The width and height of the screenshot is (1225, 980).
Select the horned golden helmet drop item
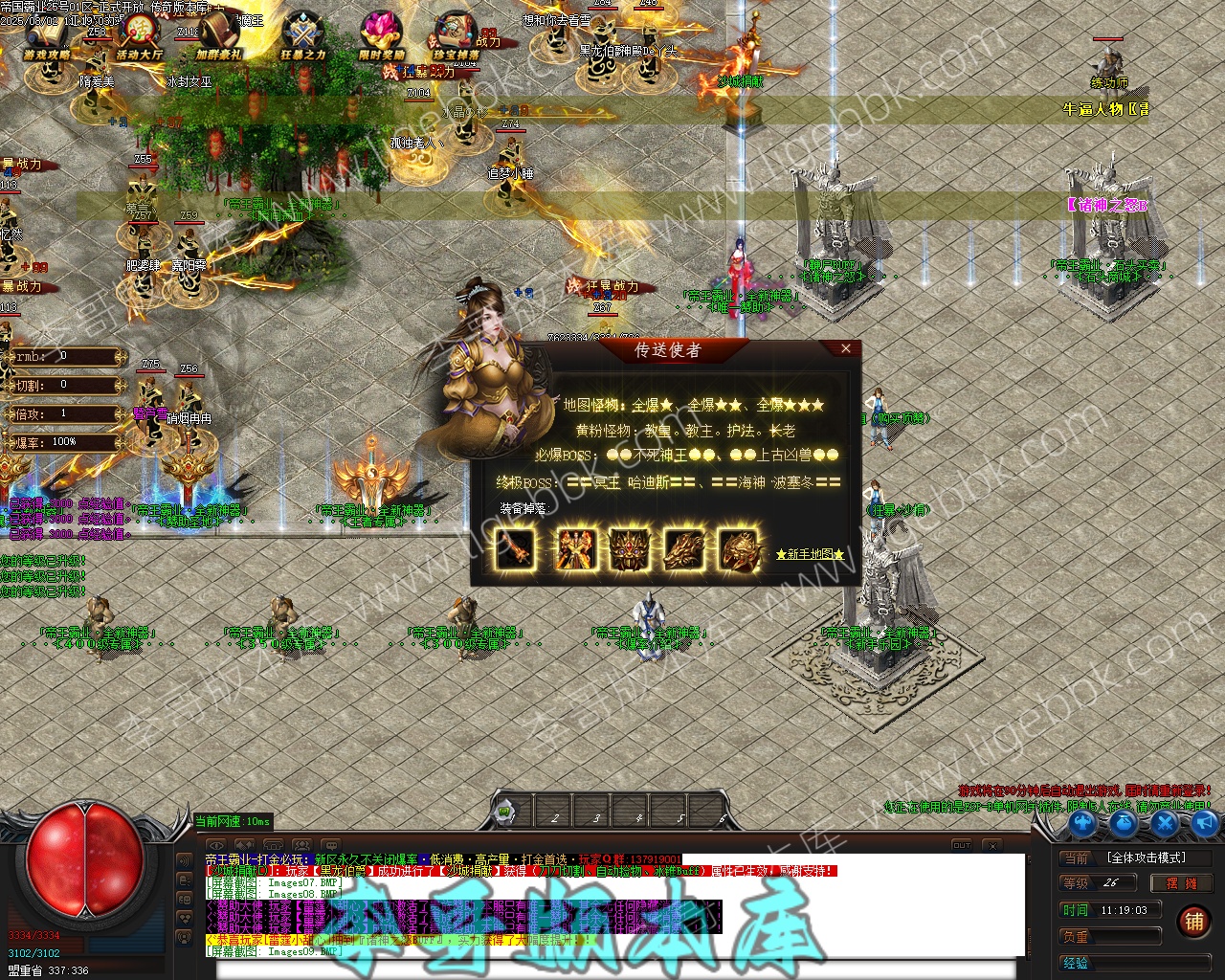tap(630, 549)
